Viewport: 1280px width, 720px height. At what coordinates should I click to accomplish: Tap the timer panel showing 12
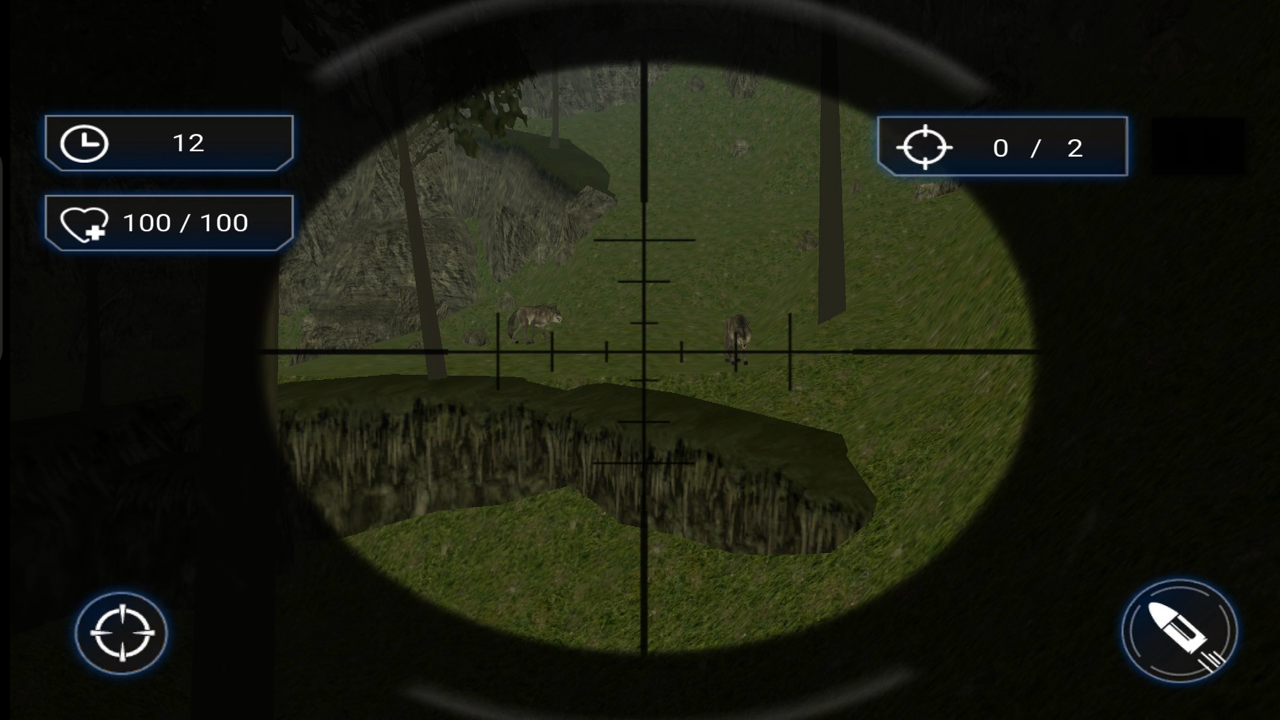click(168, 142)
